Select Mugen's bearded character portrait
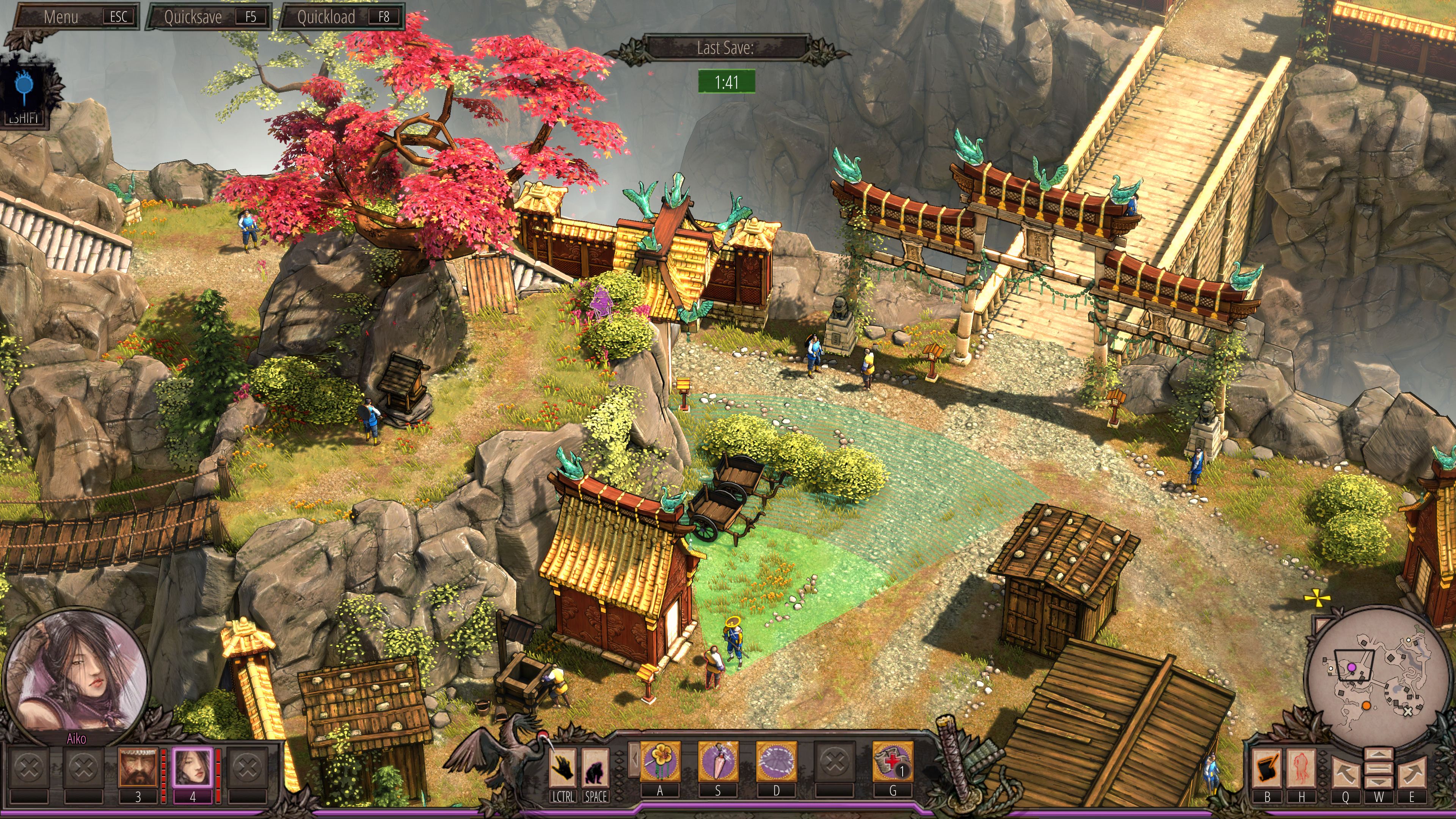Viewport: 1456px width, 819px height. [x=137, y=766]
